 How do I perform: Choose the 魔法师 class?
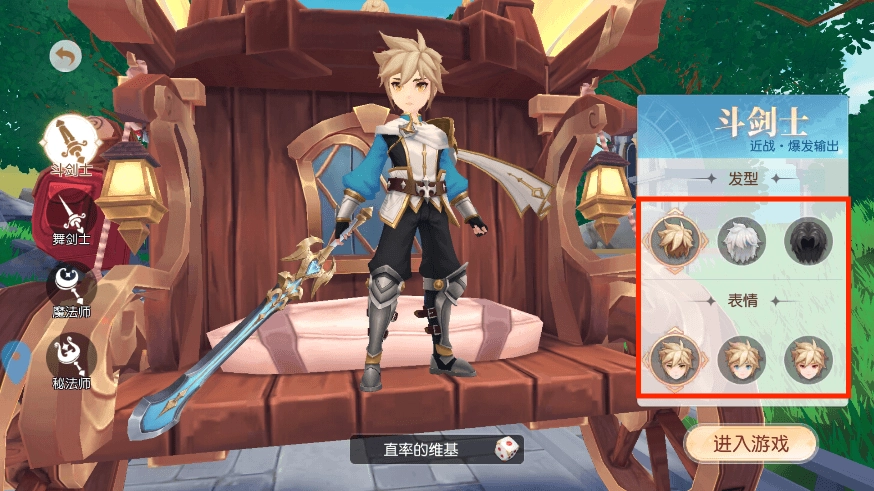pos(71,284)
